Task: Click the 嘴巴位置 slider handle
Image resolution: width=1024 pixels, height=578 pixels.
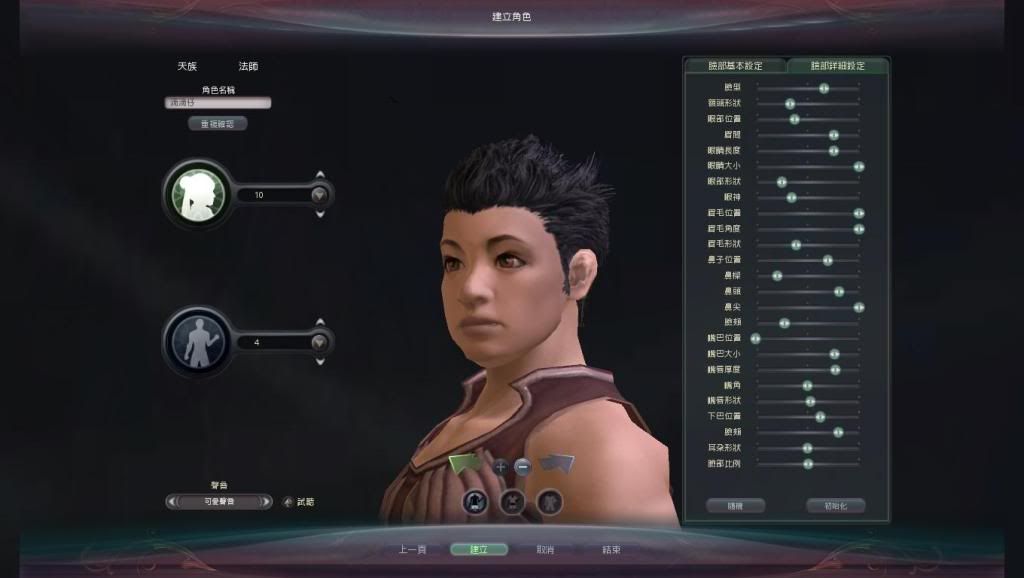Action: pos(756,338)
